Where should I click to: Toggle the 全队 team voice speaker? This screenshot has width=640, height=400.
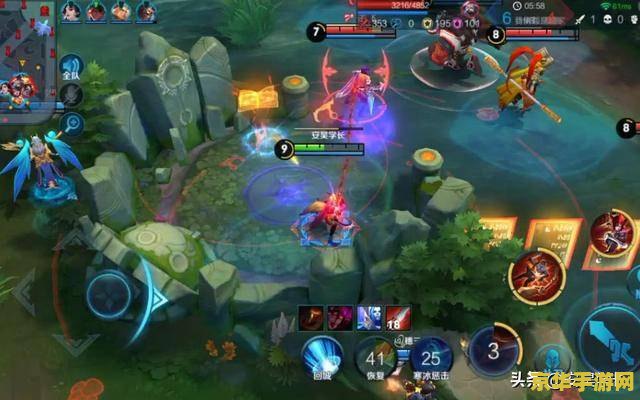pyautogui.click(x=71, y=67)
